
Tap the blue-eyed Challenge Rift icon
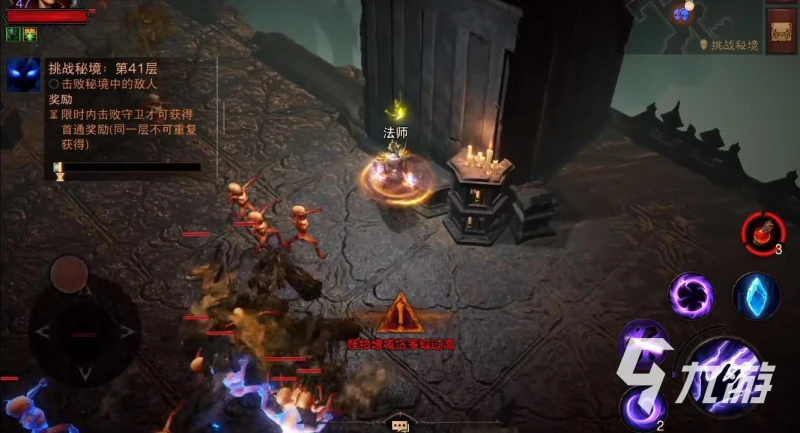pyautogui.click(x=23, y=75)
